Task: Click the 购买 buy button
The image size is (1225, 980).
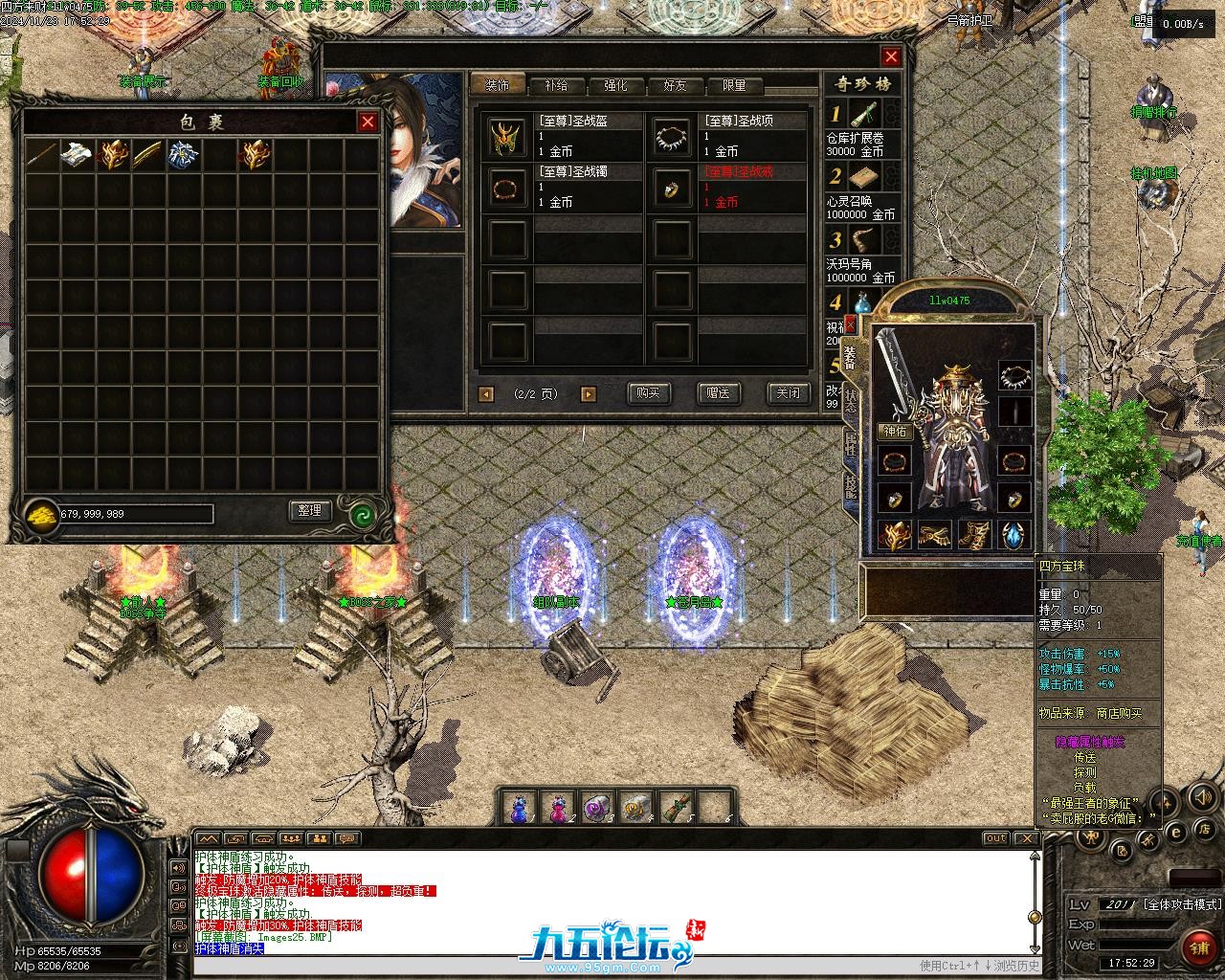Action: 648,392
